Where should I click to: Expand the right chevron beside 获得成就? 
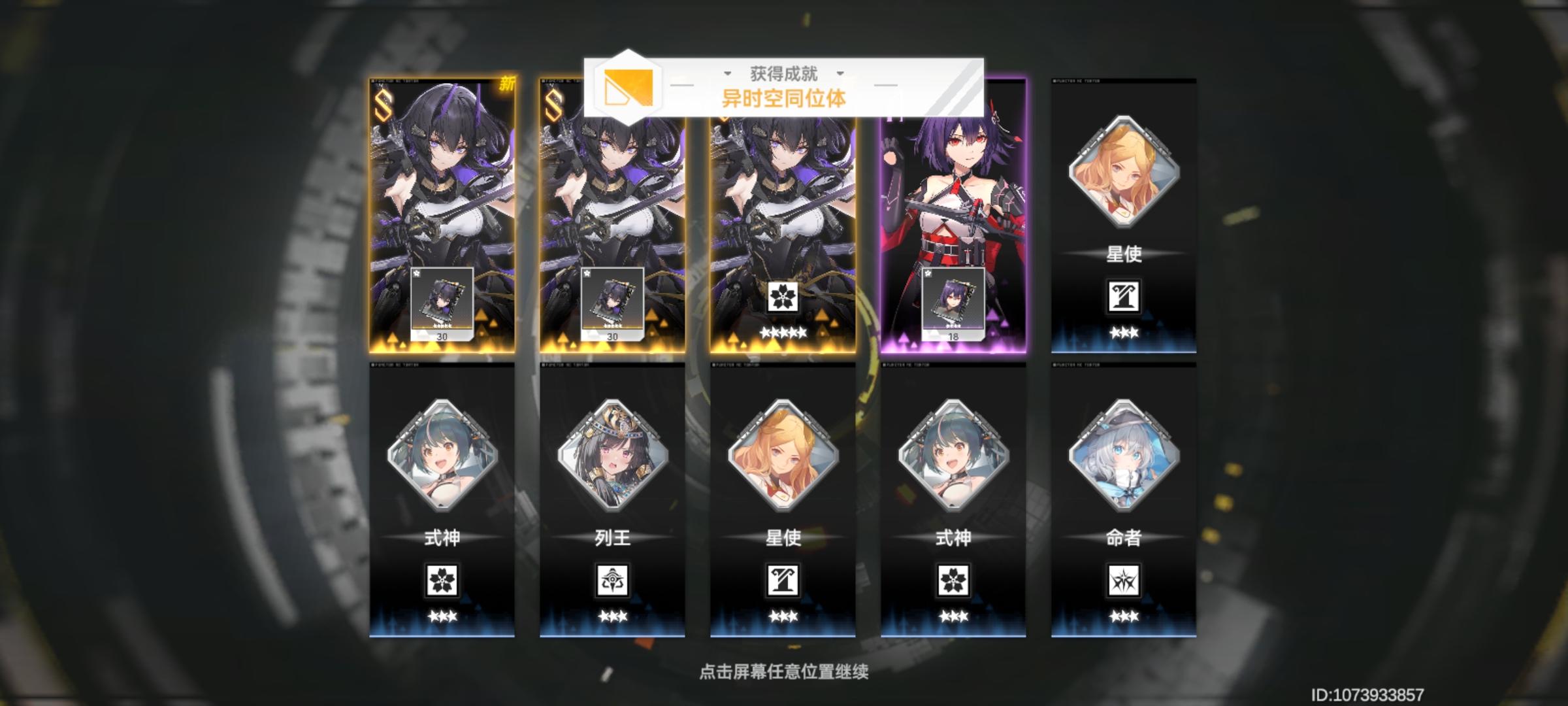coord(840,74)
